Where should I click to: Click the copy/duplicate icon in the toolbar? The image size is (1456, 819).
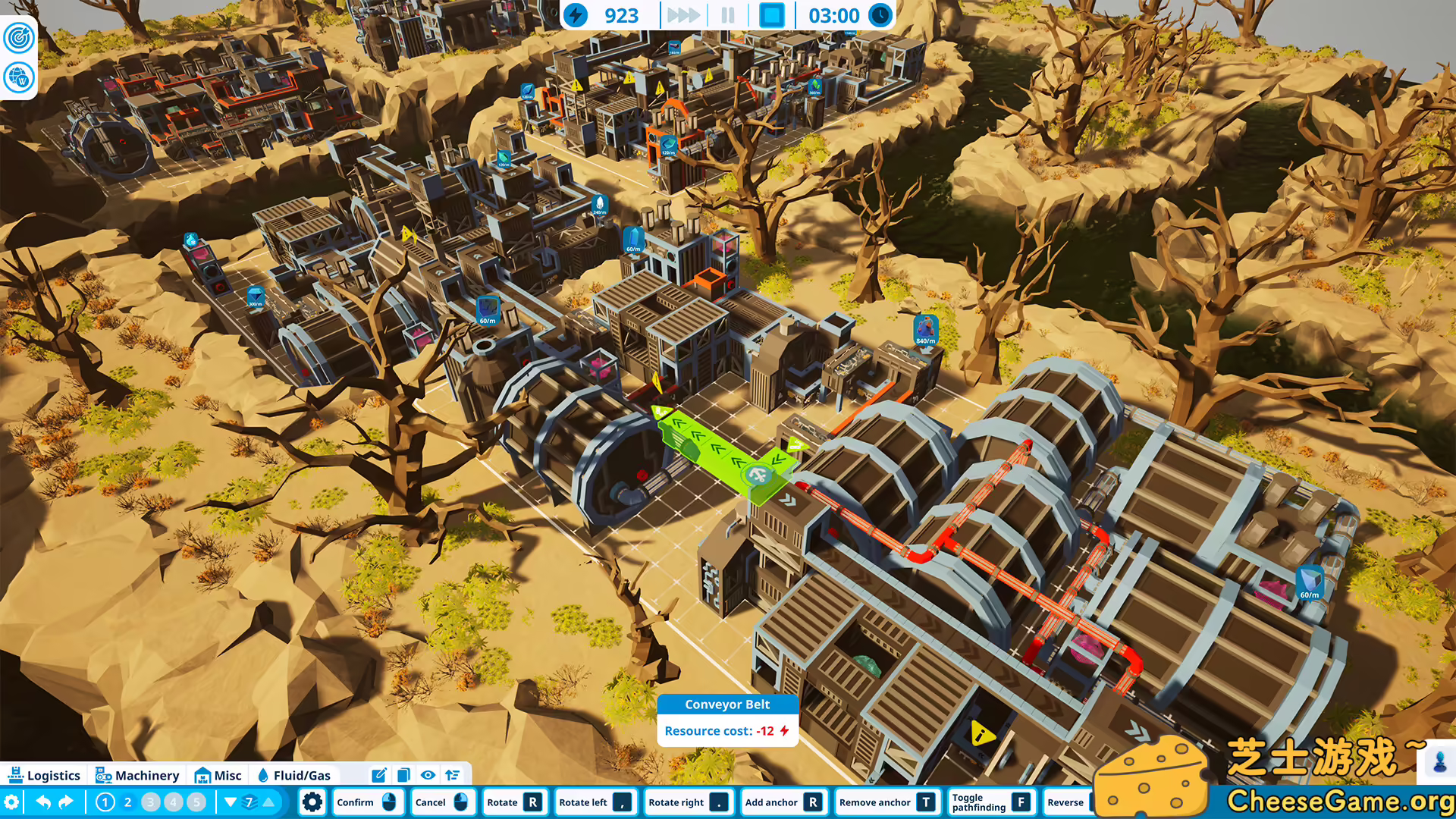(x=403, y=775)
